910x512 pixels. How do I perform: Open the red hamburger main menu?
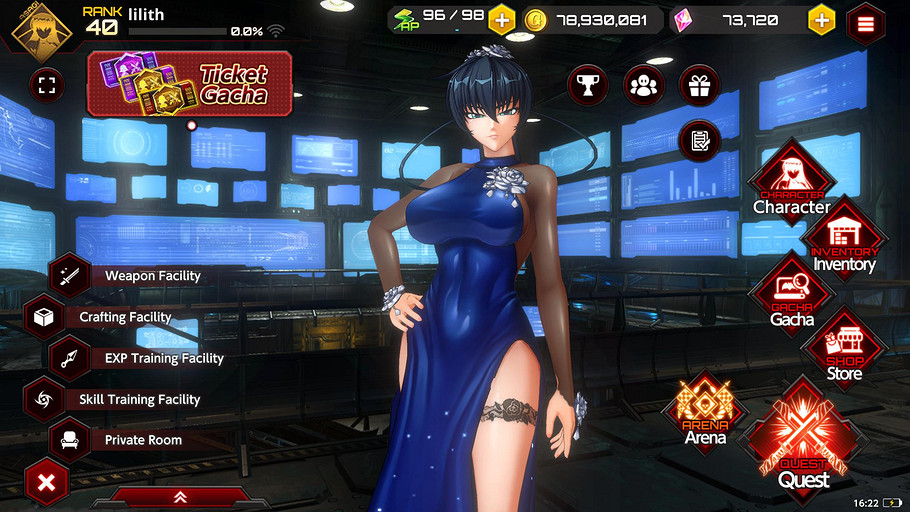[866, 23]
